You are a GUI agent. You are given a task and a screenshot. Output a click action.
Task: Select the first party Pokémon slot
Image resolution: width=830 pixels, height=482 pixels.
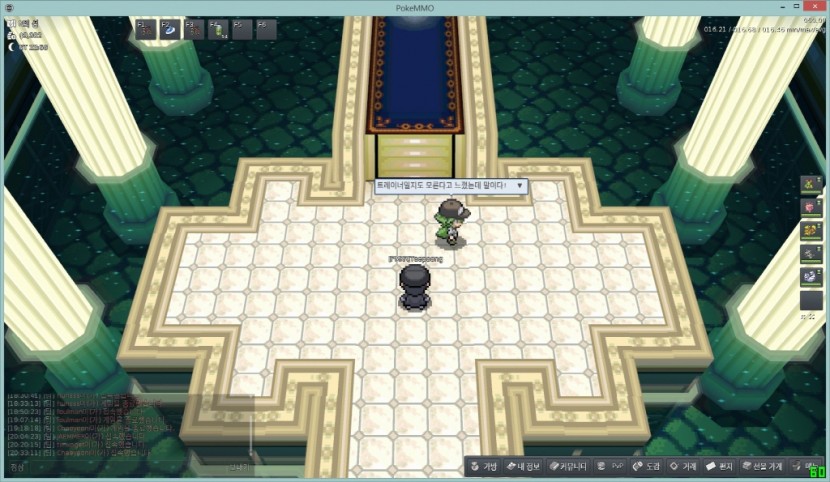pyautogui.click(x=812, y=186)
